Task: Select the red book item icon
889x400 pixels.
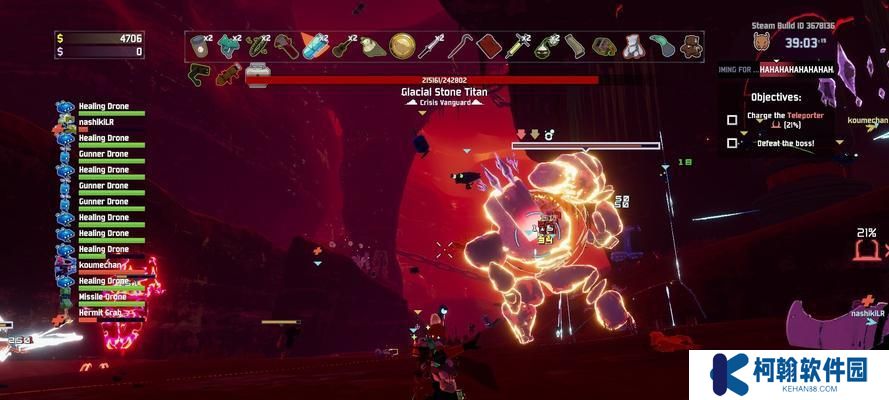Action: (x=489, y=46)
